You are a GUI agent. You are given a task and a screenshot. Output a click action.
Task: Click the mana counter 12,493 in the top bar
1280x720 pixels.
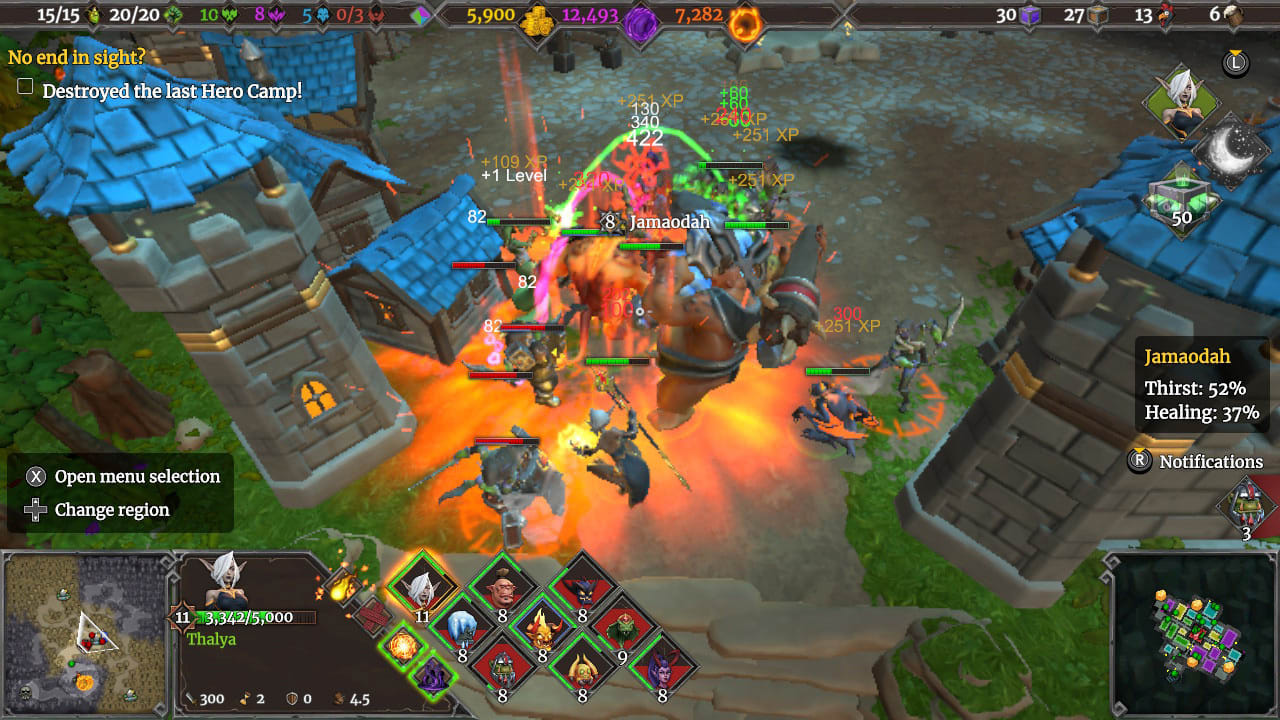click(594, 15)
